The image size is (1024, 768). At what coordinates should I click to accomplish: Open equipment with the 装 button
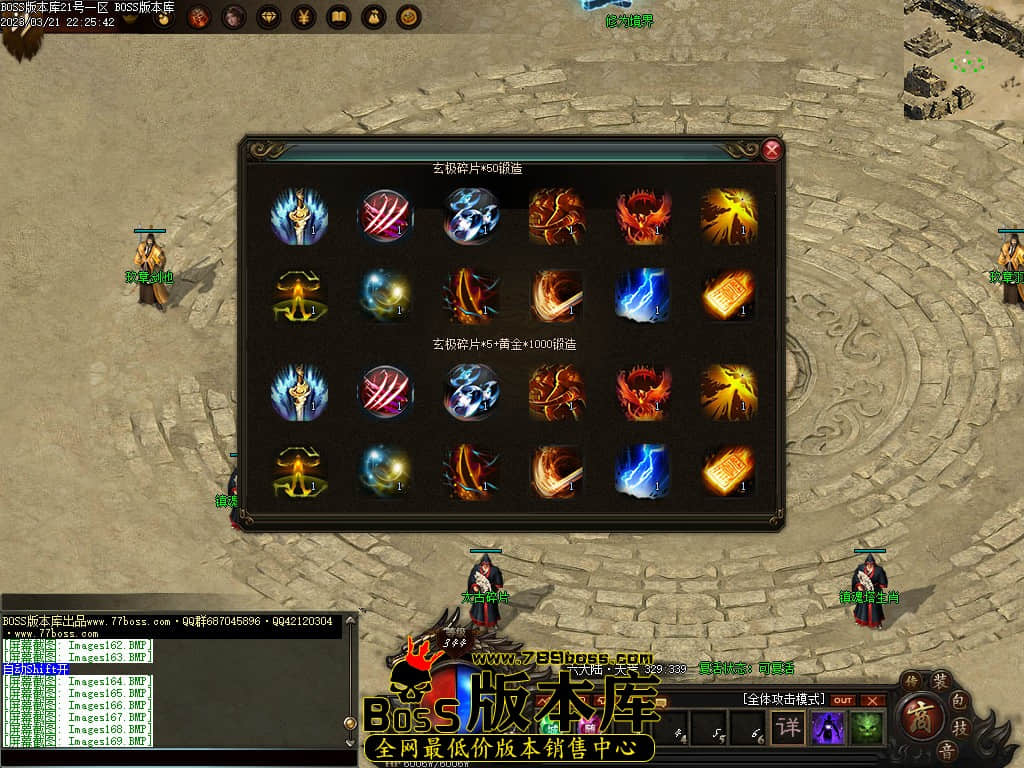coord(940,681)
